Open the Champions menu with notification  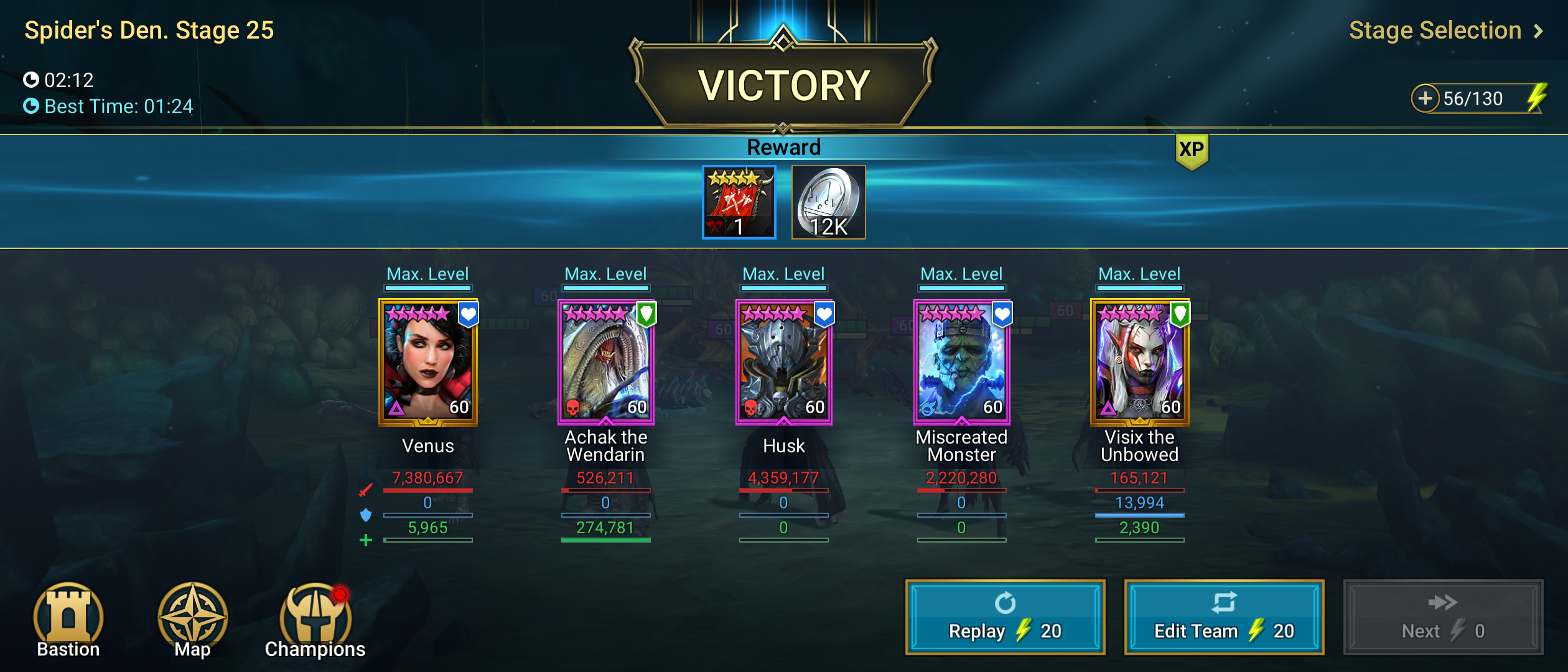click(314, 619)
